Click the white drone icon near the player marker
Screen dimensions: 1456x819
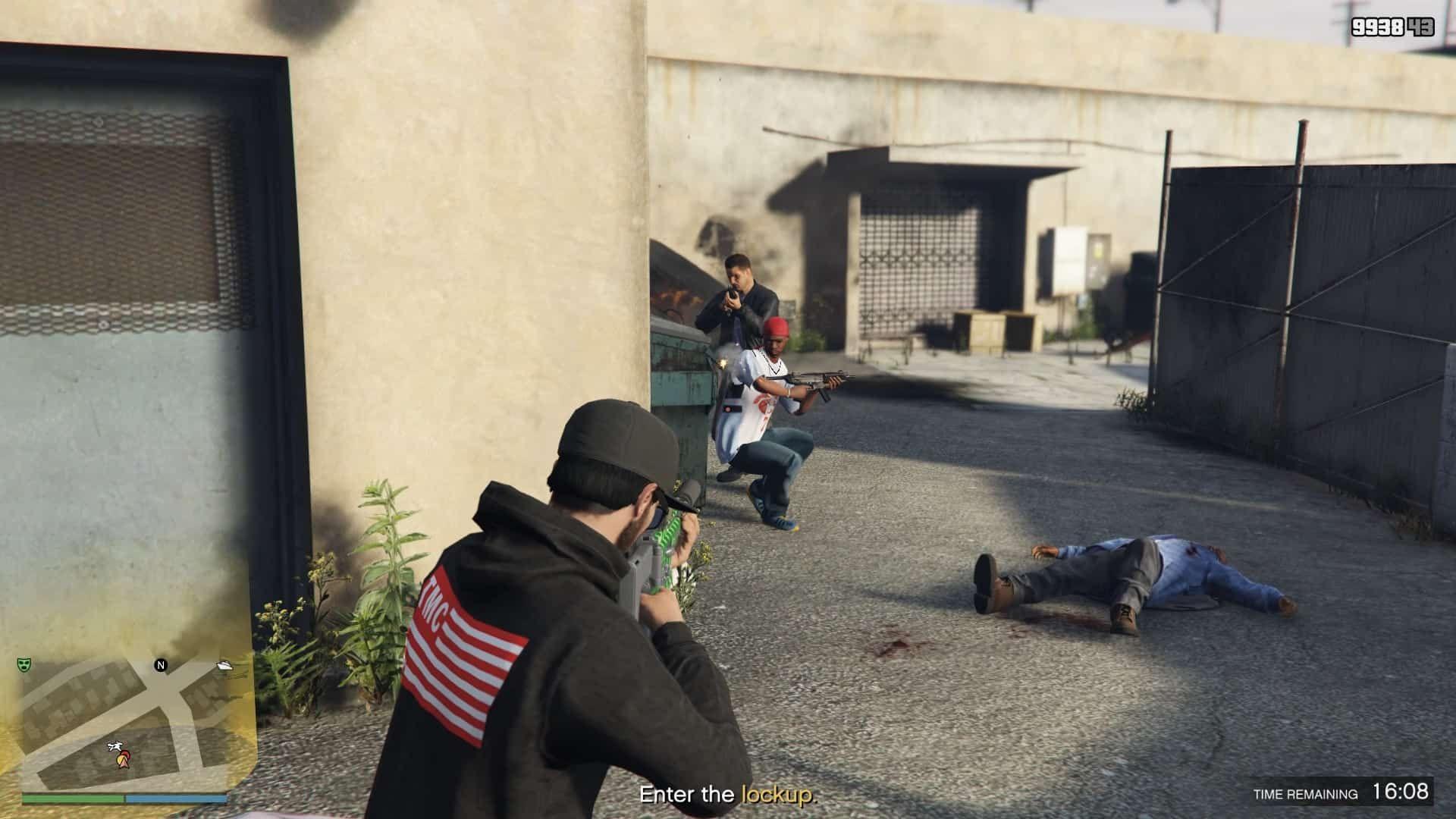(x=115, y=745)
